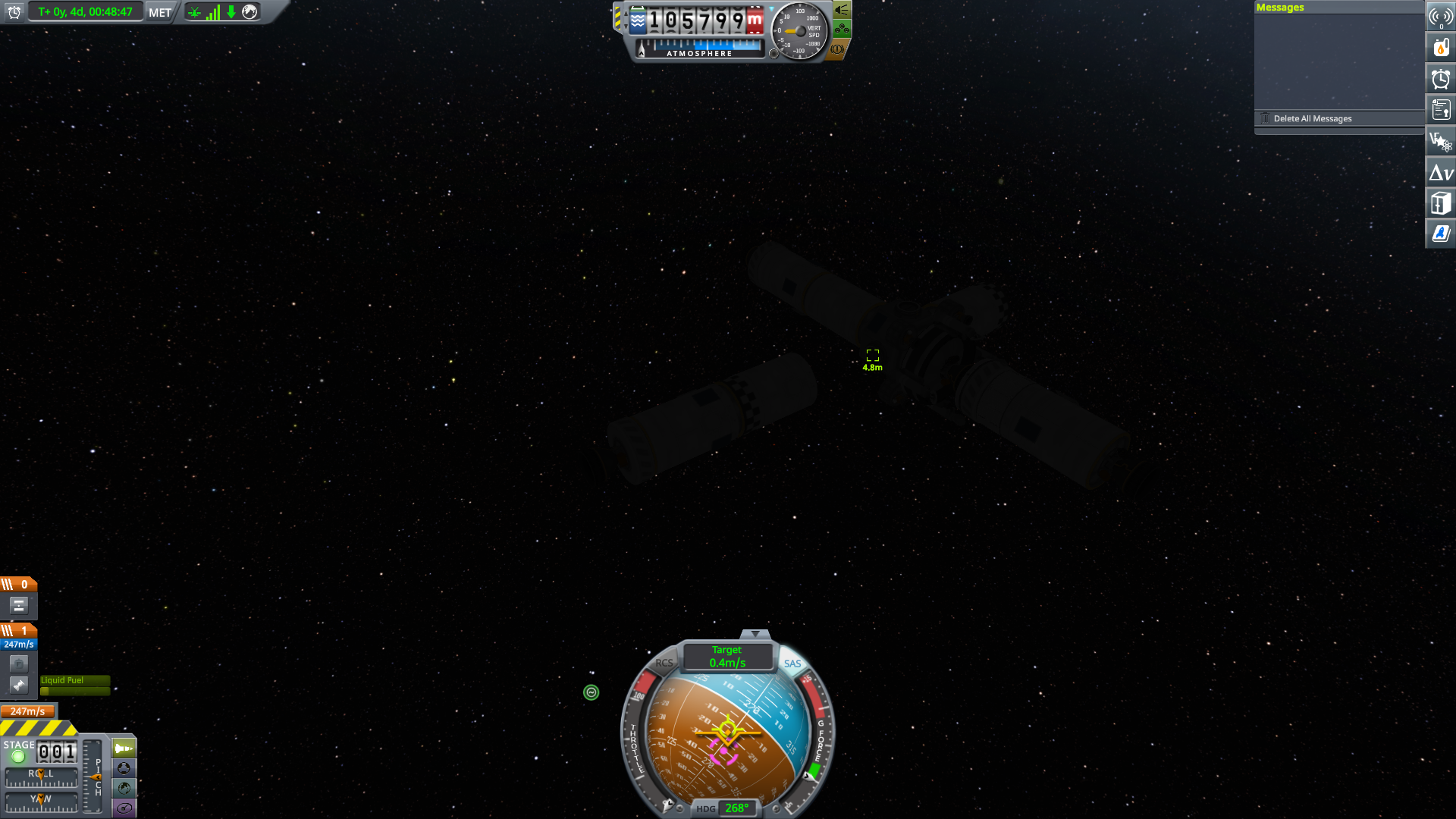
Task: Click the Delete All Messages button
Action: [1312, 118]
